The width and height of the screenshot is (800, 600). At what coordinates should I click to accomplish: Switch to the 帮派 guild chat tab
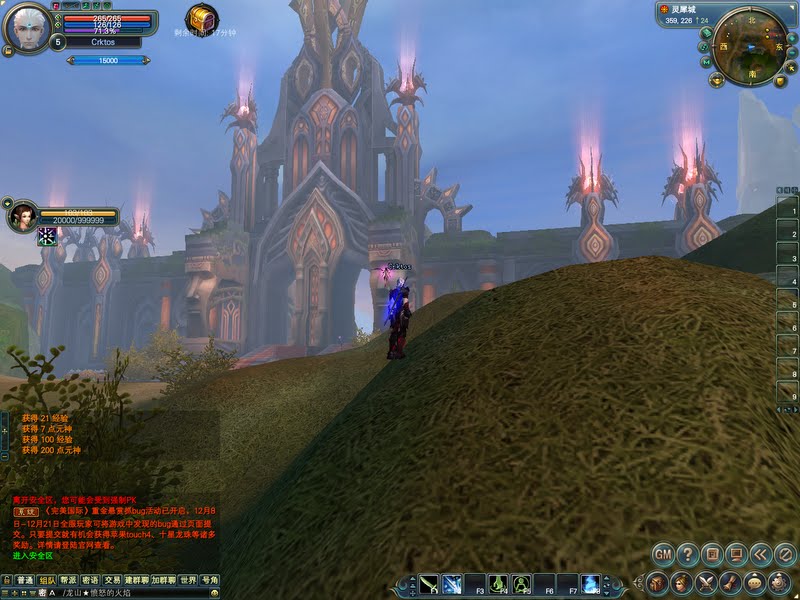(x=68, y=580)
